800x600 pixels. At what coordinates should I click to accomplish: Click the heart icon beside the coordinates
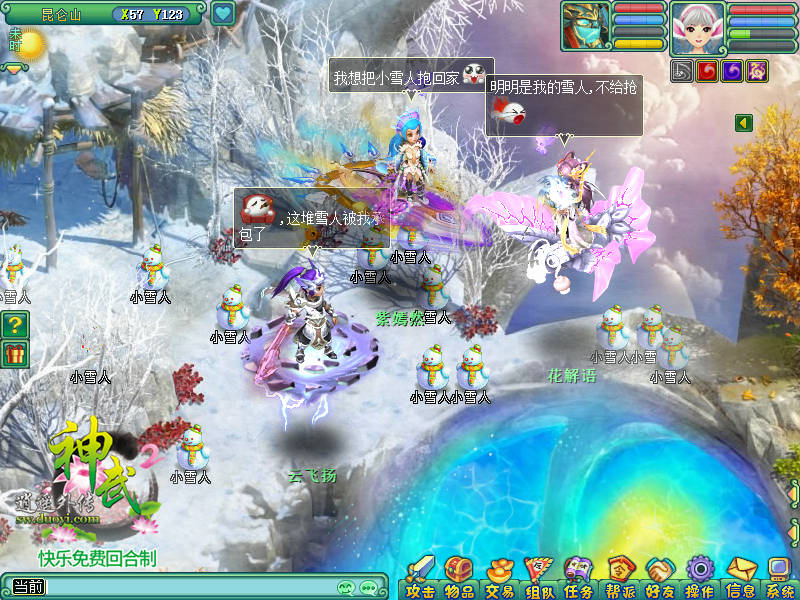(x=223, y=14)
